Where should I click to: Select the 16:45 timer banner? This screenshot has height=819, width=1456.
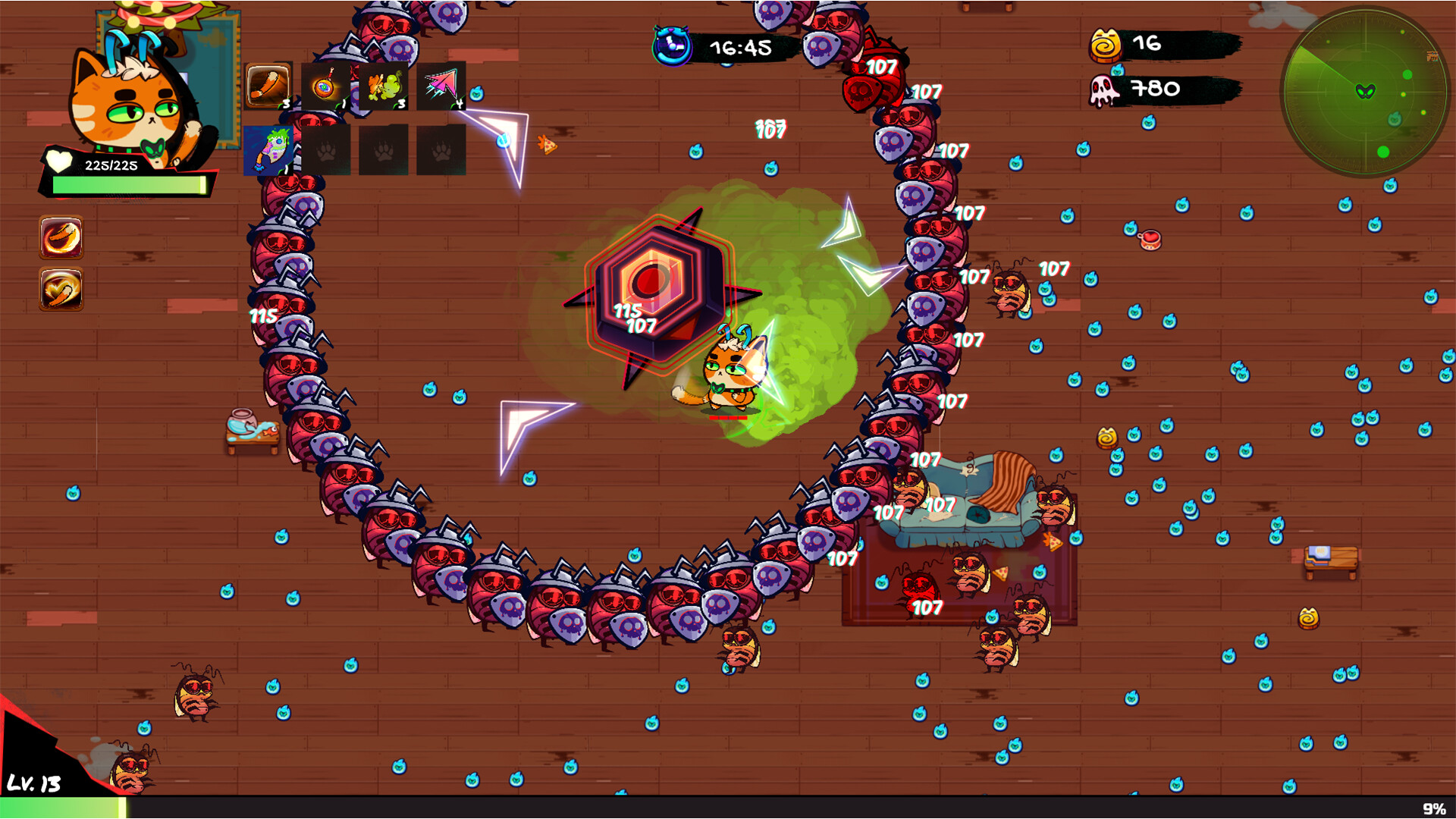click(x=739, y=48)
